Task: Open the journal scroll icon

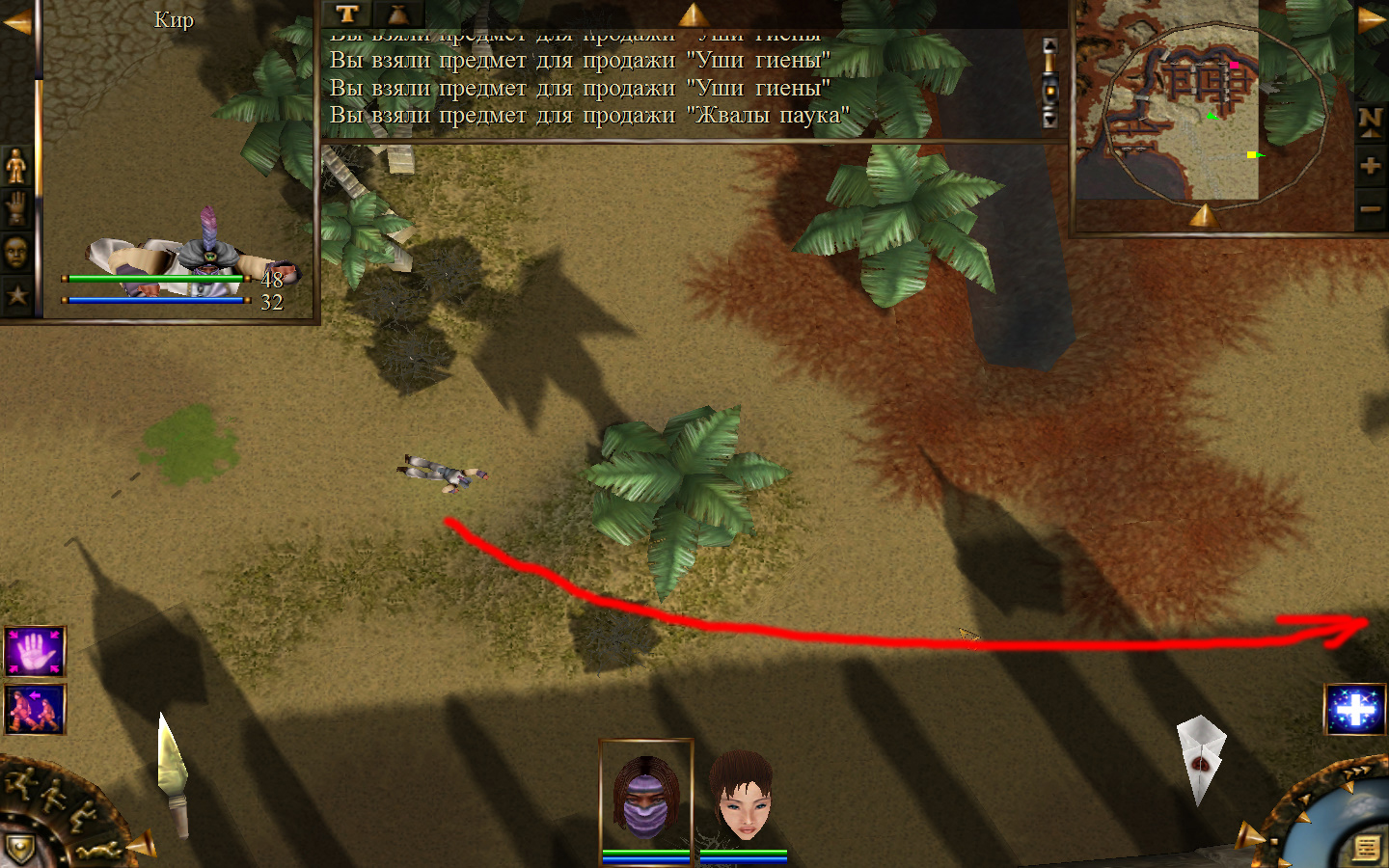Action: pyautogui.click(x=1366, y=848)
